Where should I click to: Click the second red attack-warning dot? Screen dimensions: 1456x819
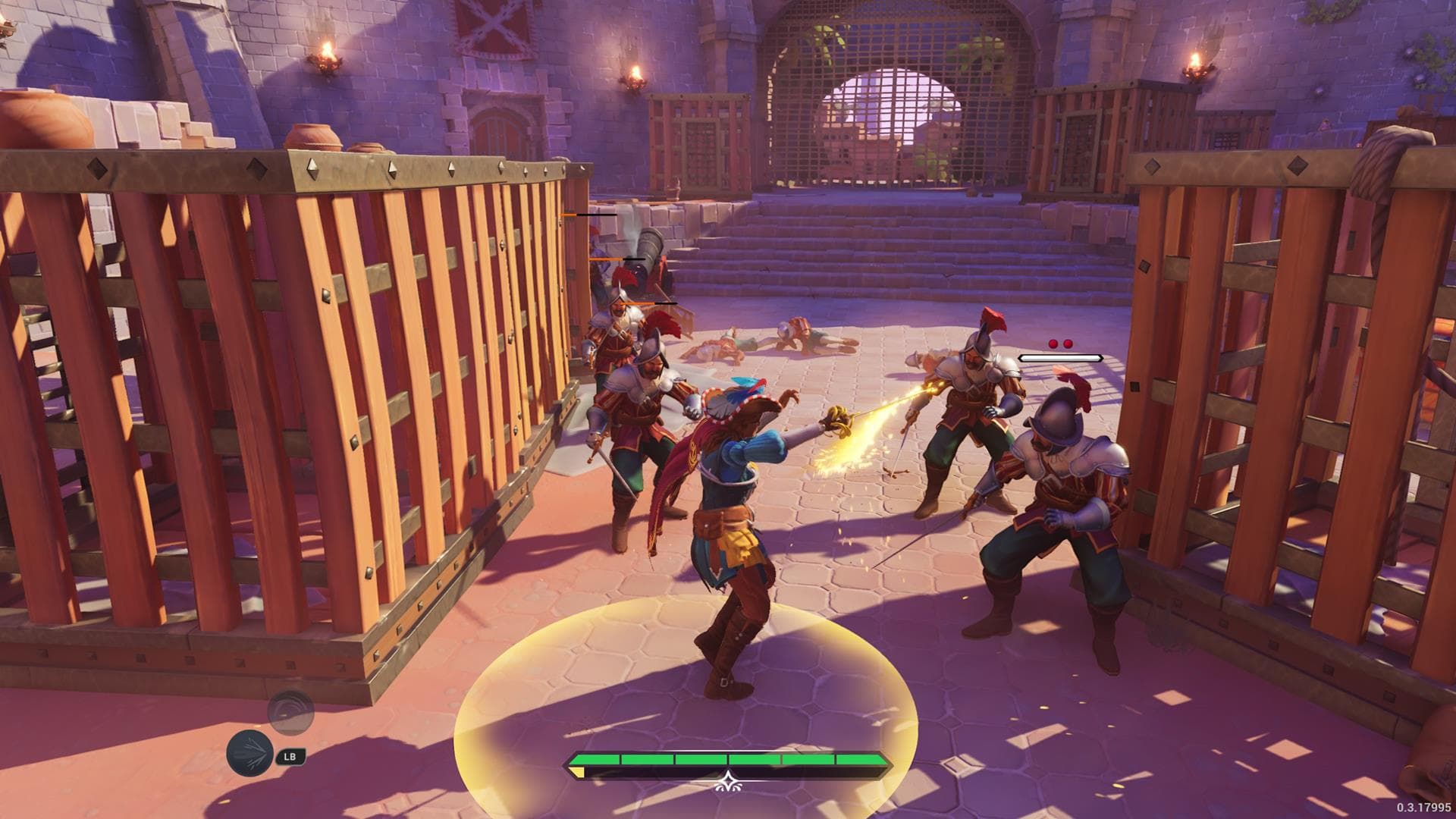pyautogui.click(x=1069, y=344)
